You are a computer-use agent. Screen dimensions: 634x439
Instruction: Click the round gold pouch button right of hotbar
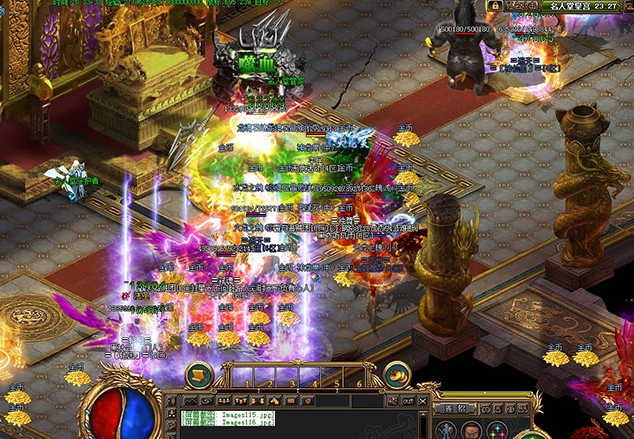click(397, 374)
